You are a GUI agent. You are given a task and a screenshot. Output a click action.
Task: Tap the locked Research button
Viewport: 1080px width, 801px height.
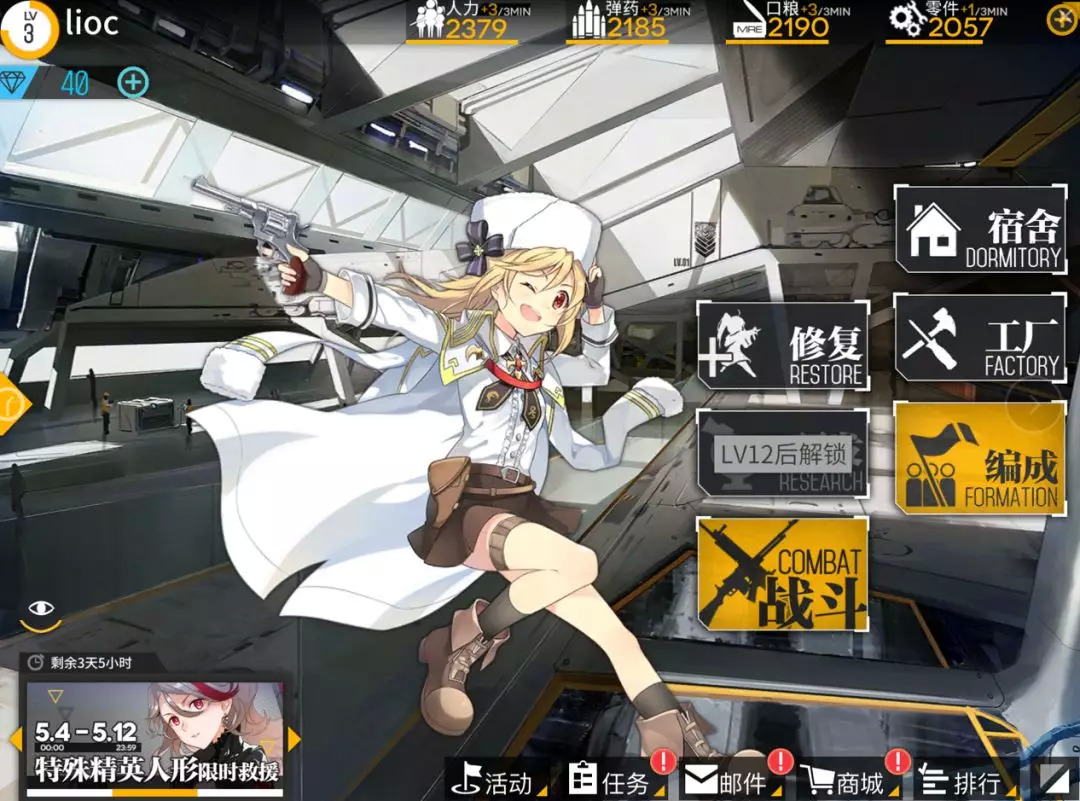coord(782,456)
